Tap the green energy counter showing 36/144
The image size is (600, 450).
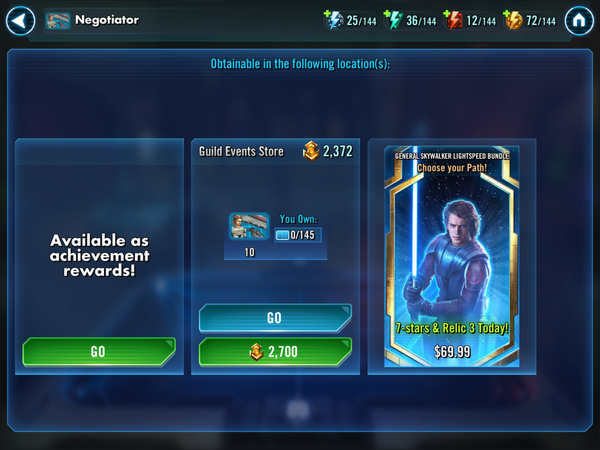[x=409, y=20]
